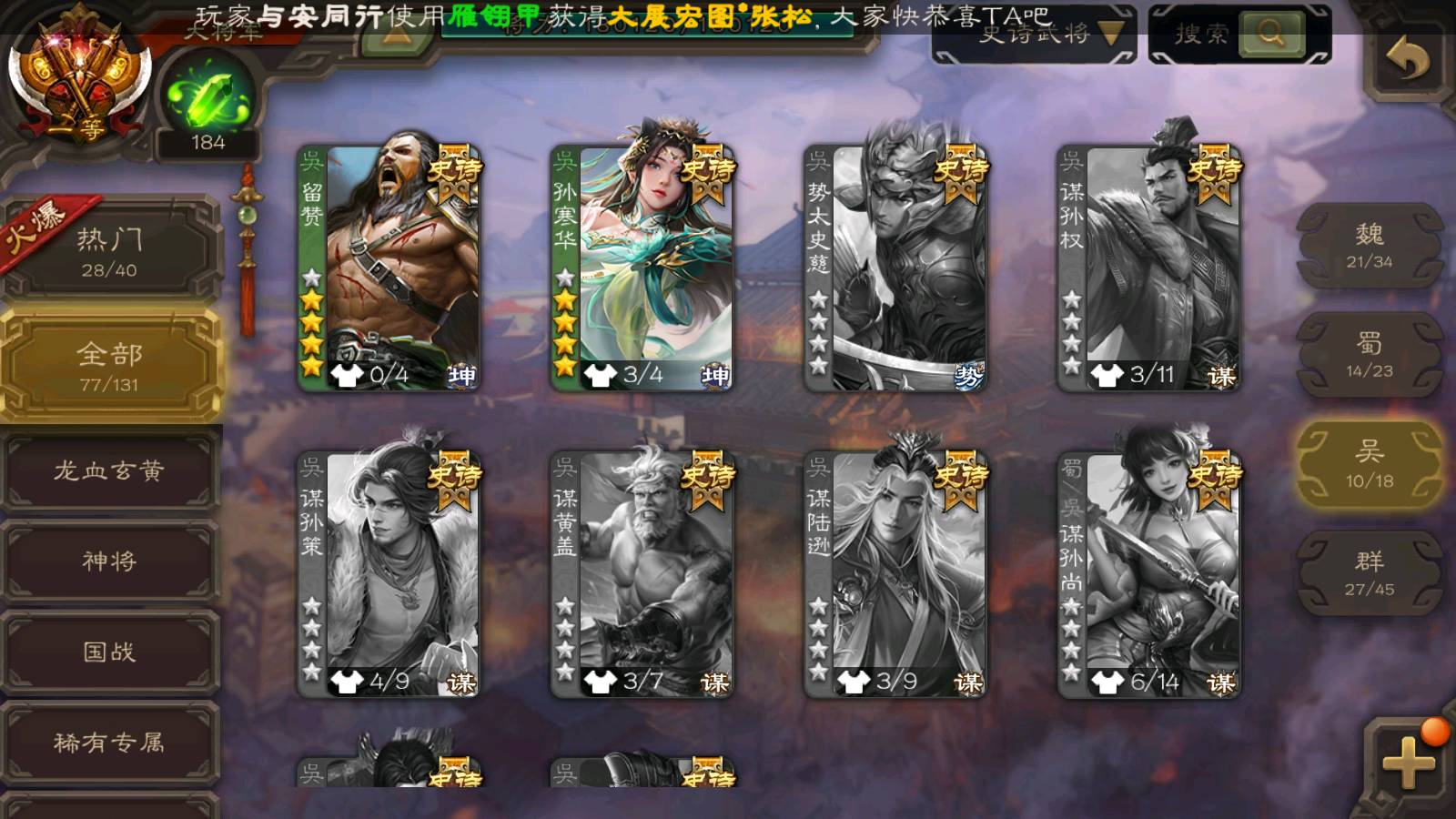Switch to 稀有专属 category

(109, 743)
